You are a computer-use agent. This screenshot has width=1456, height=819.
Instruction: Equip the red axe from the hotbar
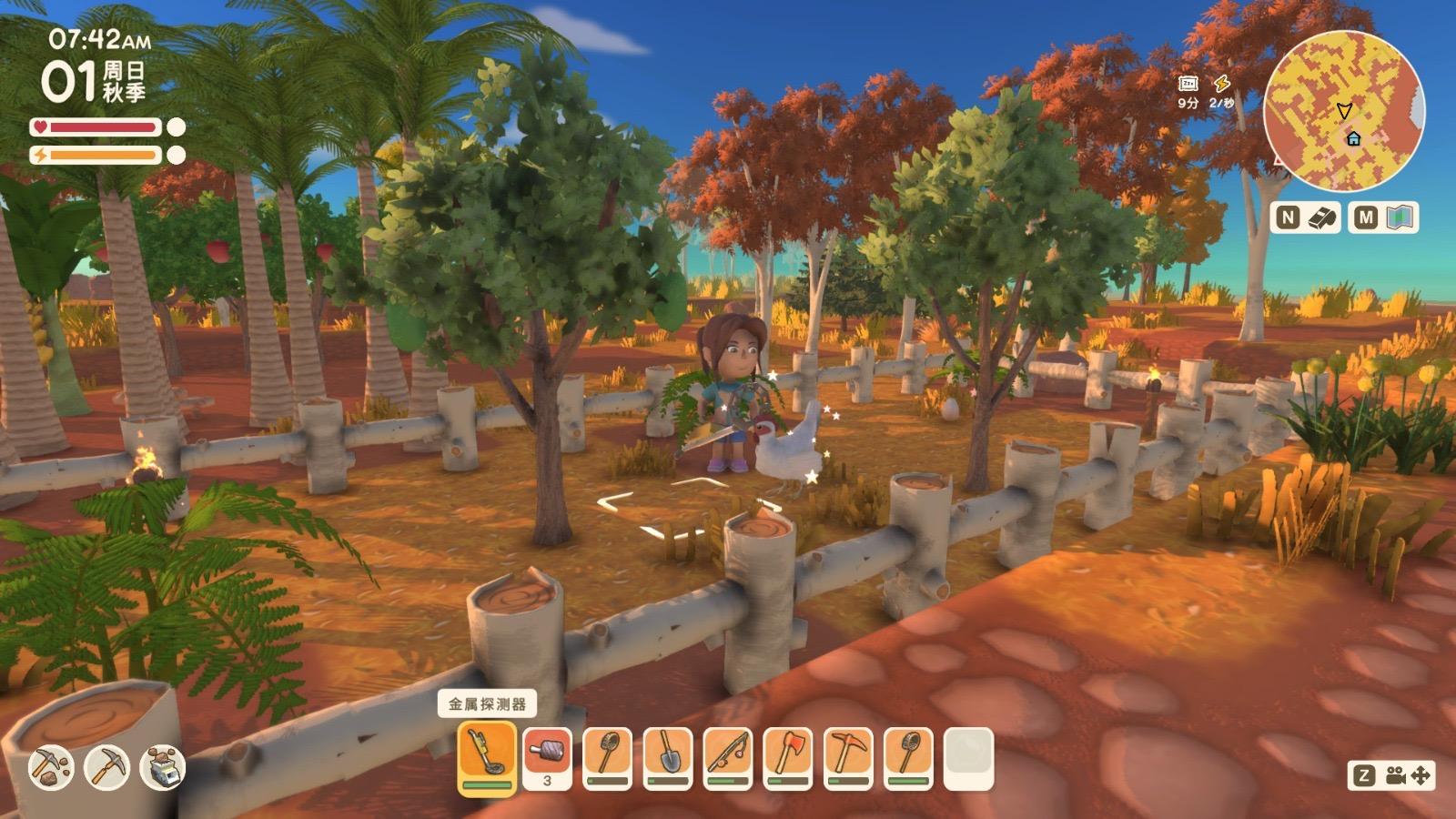(x=788, y=758)
